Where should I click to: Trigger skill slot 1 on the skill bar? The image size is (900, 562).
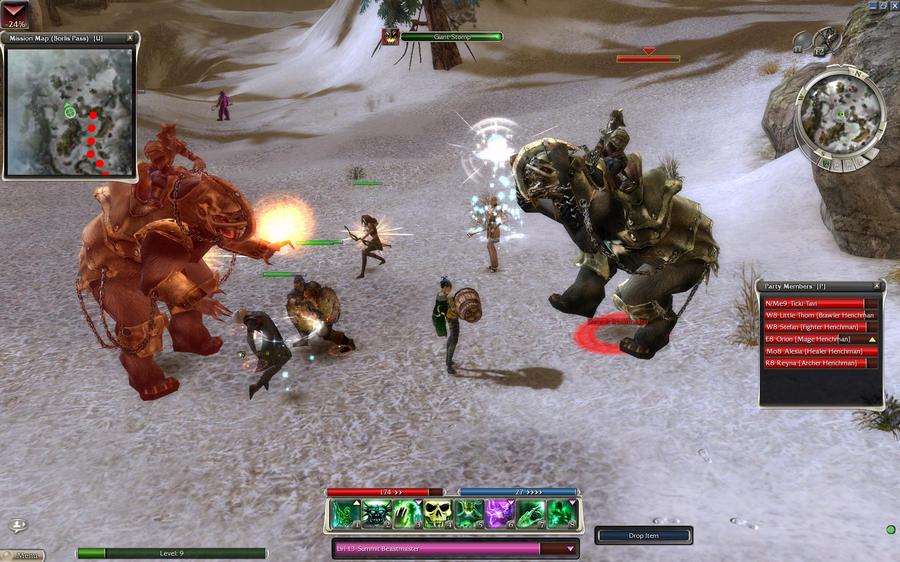(x=346, y=514)
